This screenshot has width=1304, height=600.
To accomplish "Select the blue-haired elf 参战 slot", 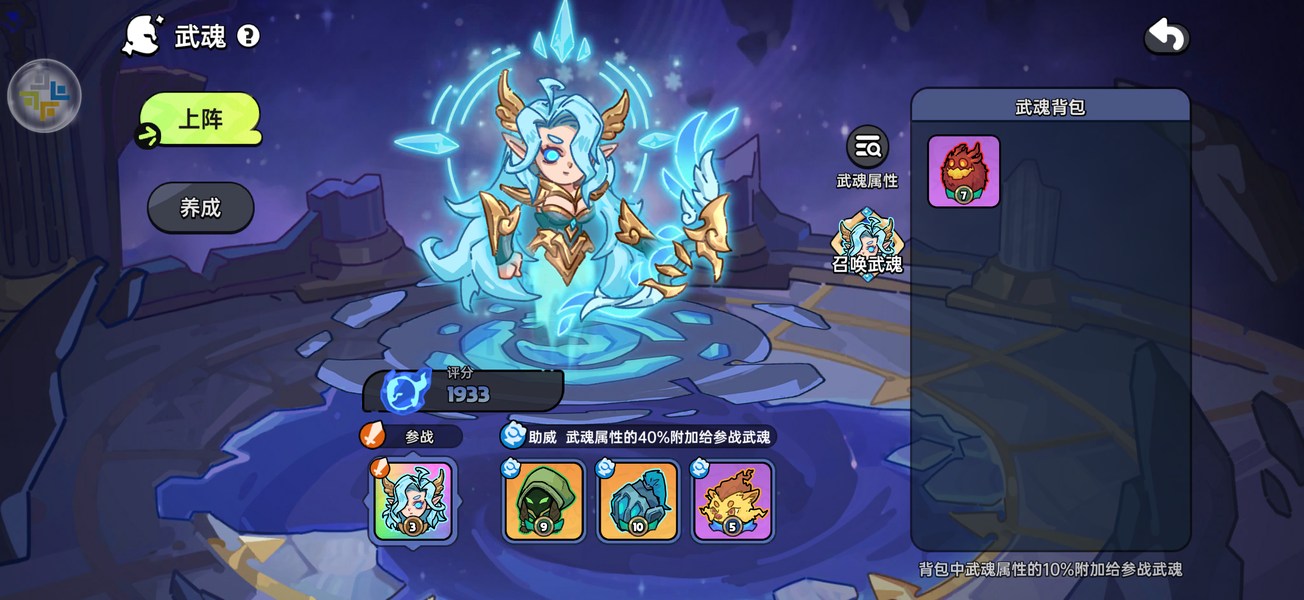I will pos(413,501).
